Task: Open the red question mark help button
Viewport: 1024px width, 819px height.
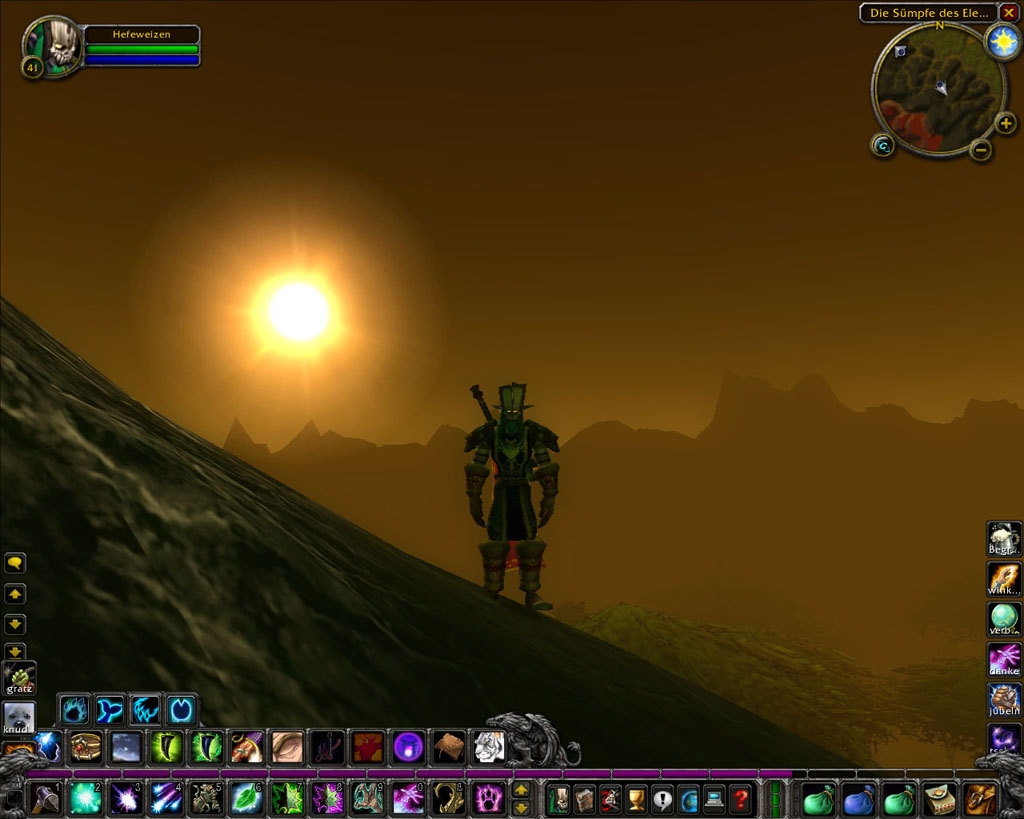Action: click(x=740, y=799)
